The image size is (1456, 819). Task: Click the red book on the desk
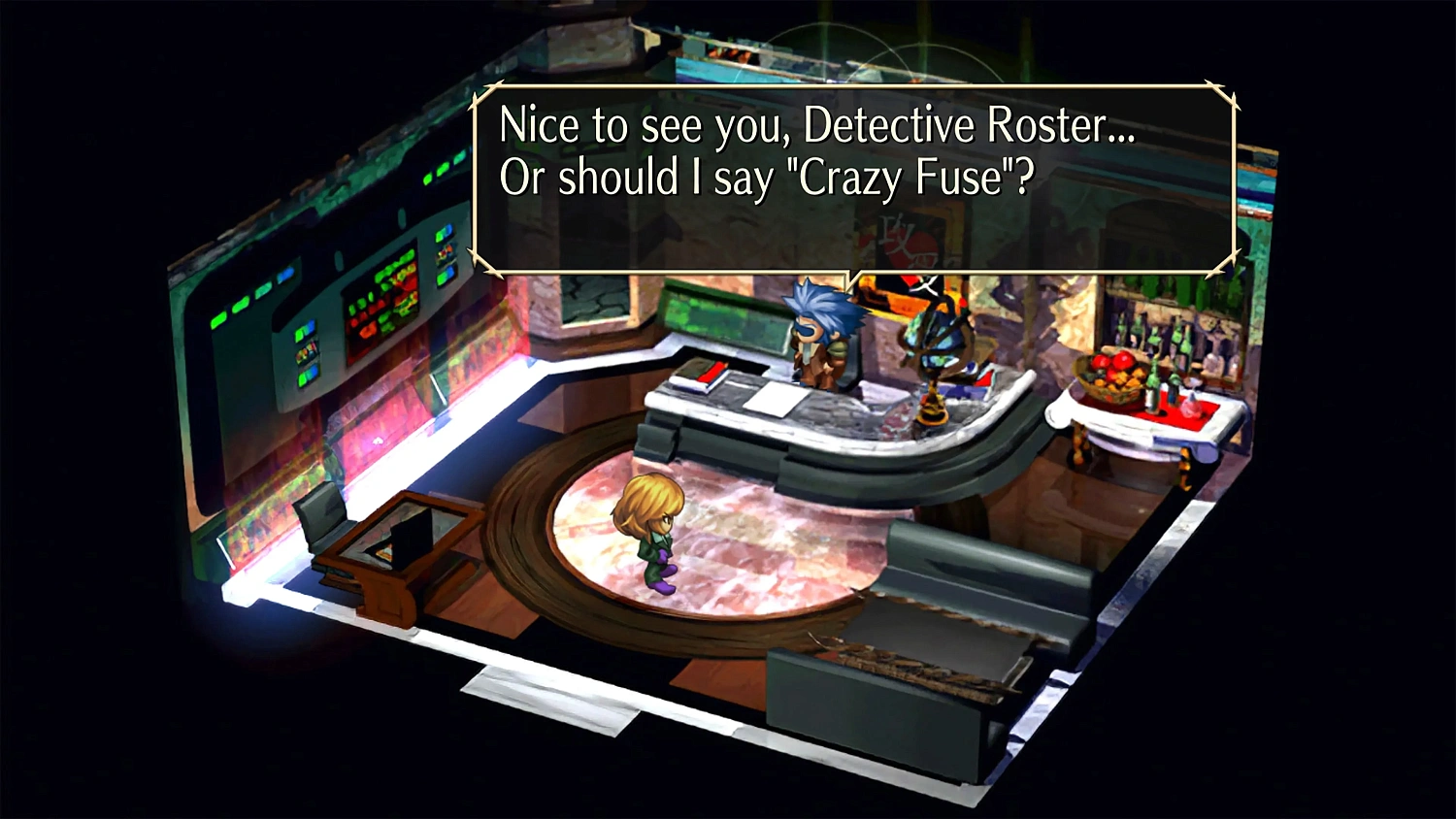click(710, 372)
